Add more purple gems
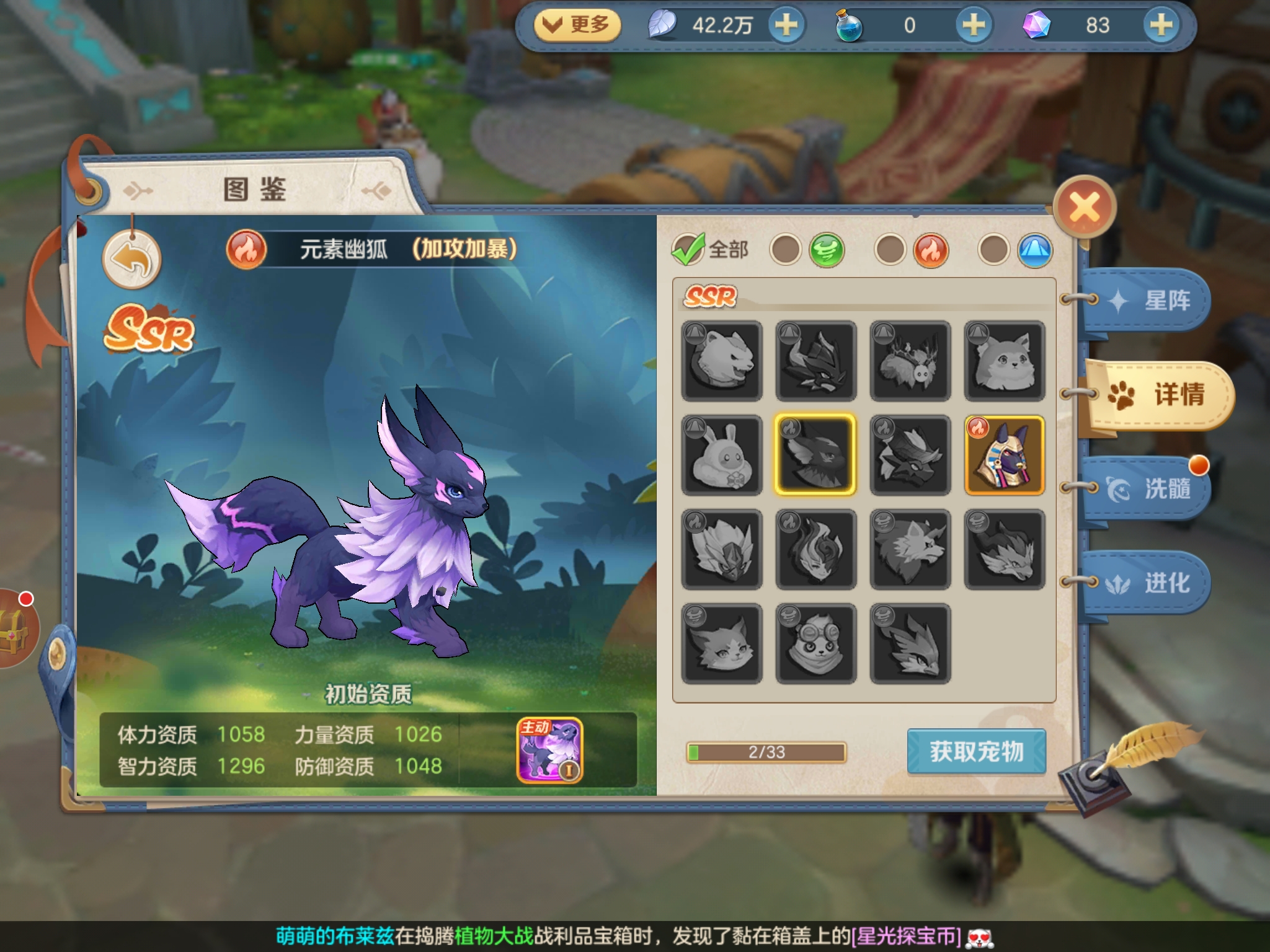1270x952 pixels. pyautogui.click(x=1161, y=25)
